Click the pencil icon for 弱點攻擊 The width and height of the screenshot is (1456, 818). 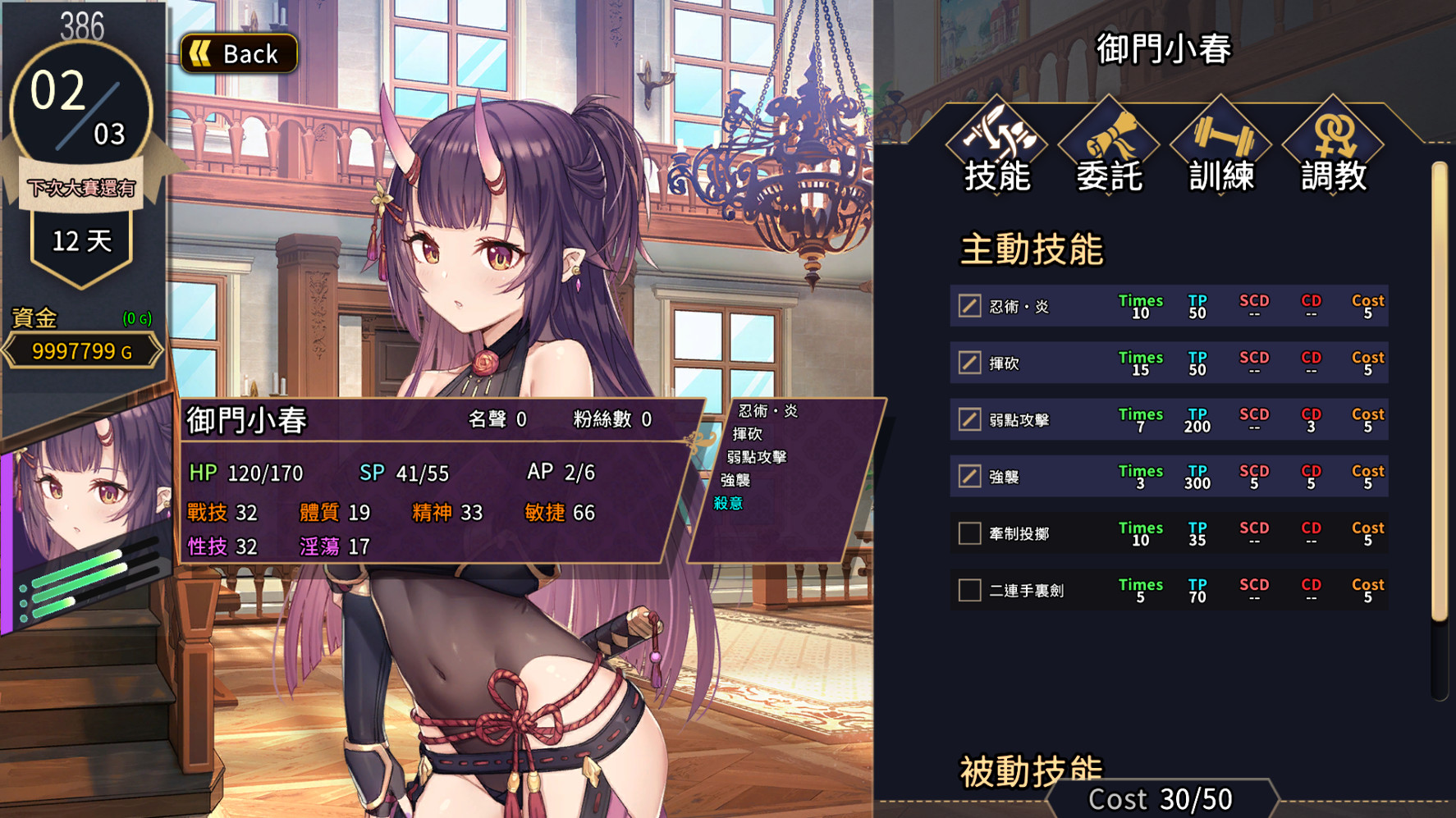[968, 419]
